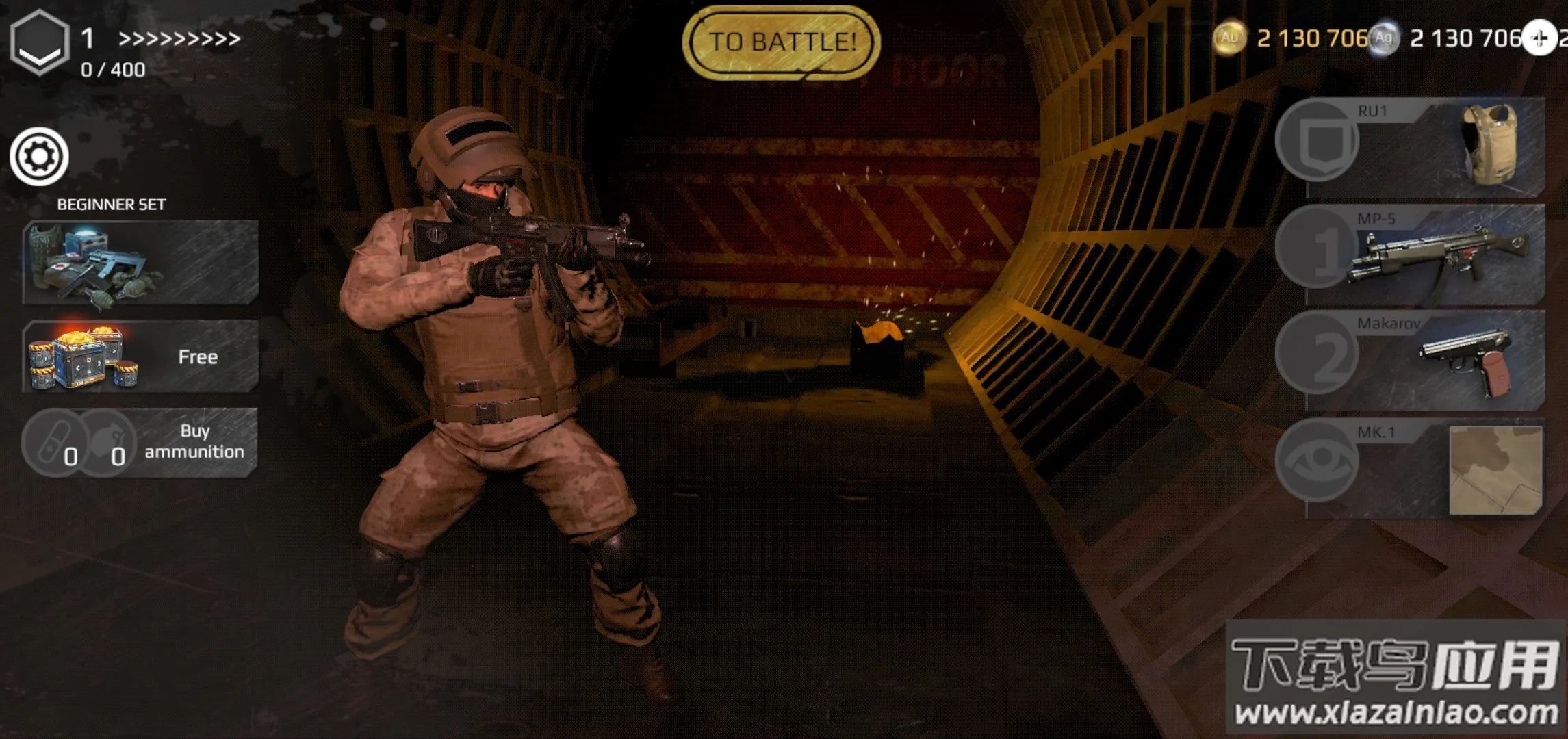
Task: Tap the silver Ag coin balance
Action: point(1445,38)
